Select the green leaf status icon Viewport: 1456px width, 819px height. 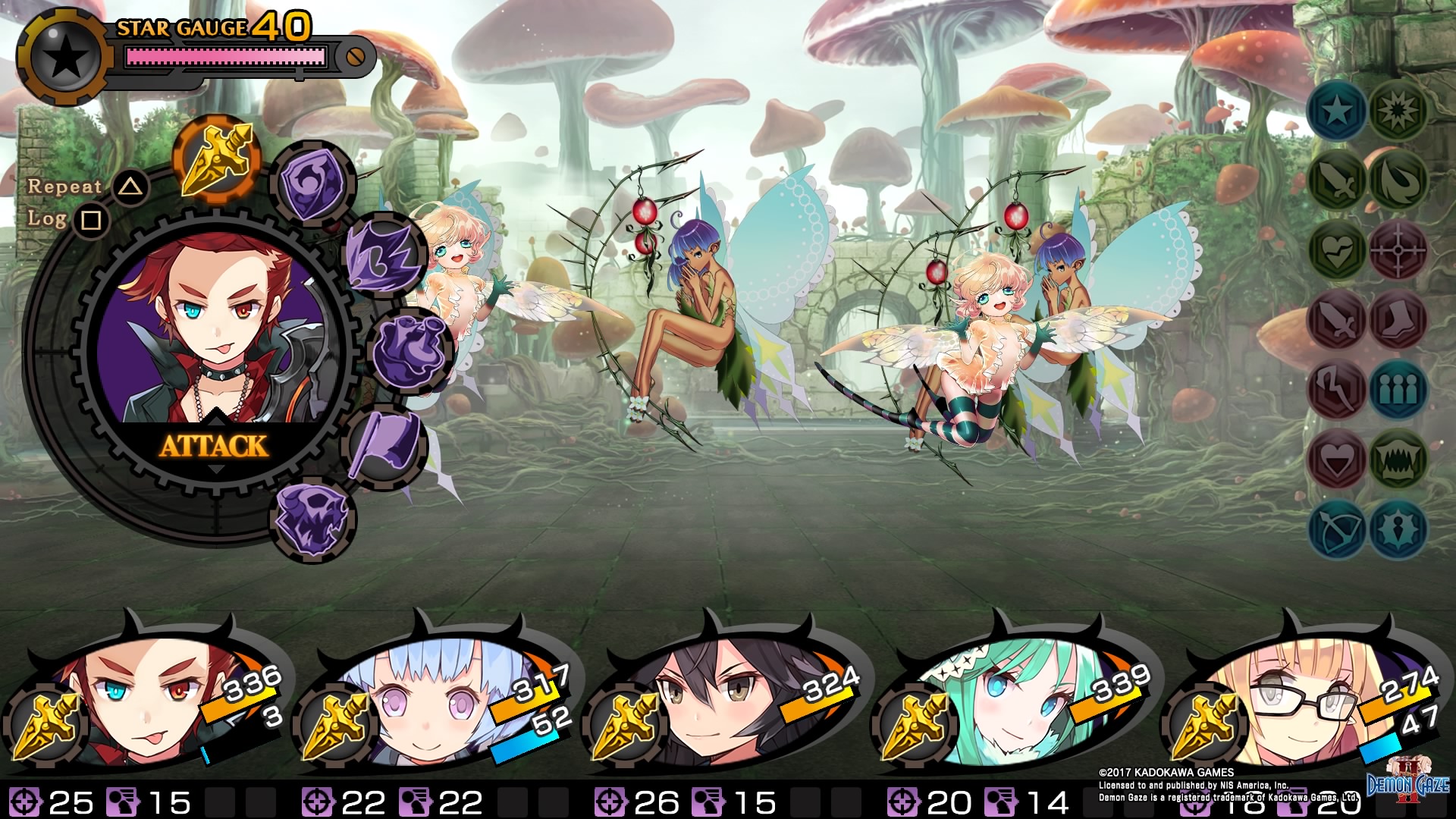tap(1398, 180)
